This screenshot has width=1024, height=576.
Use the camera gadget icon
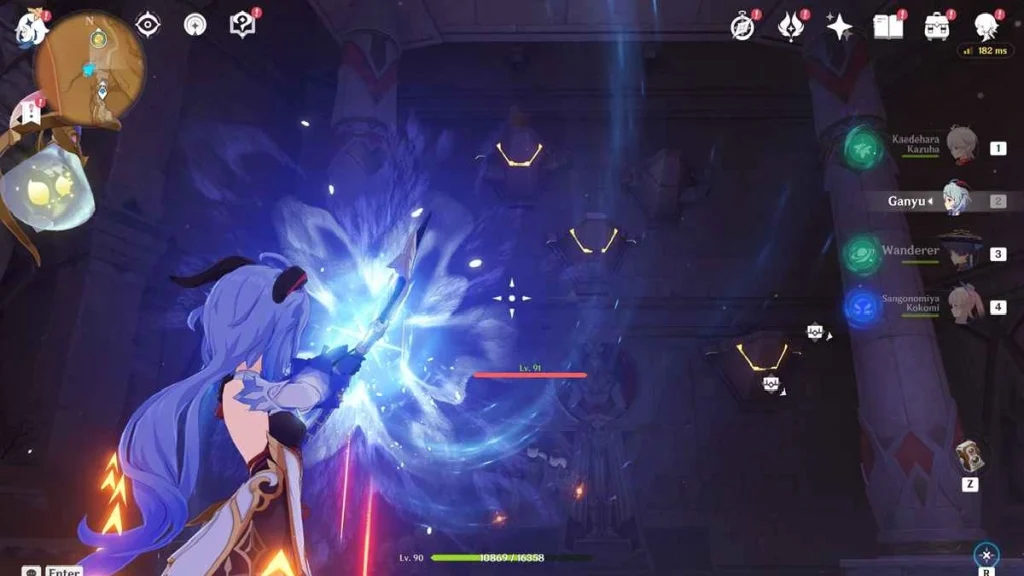[968, 456]
